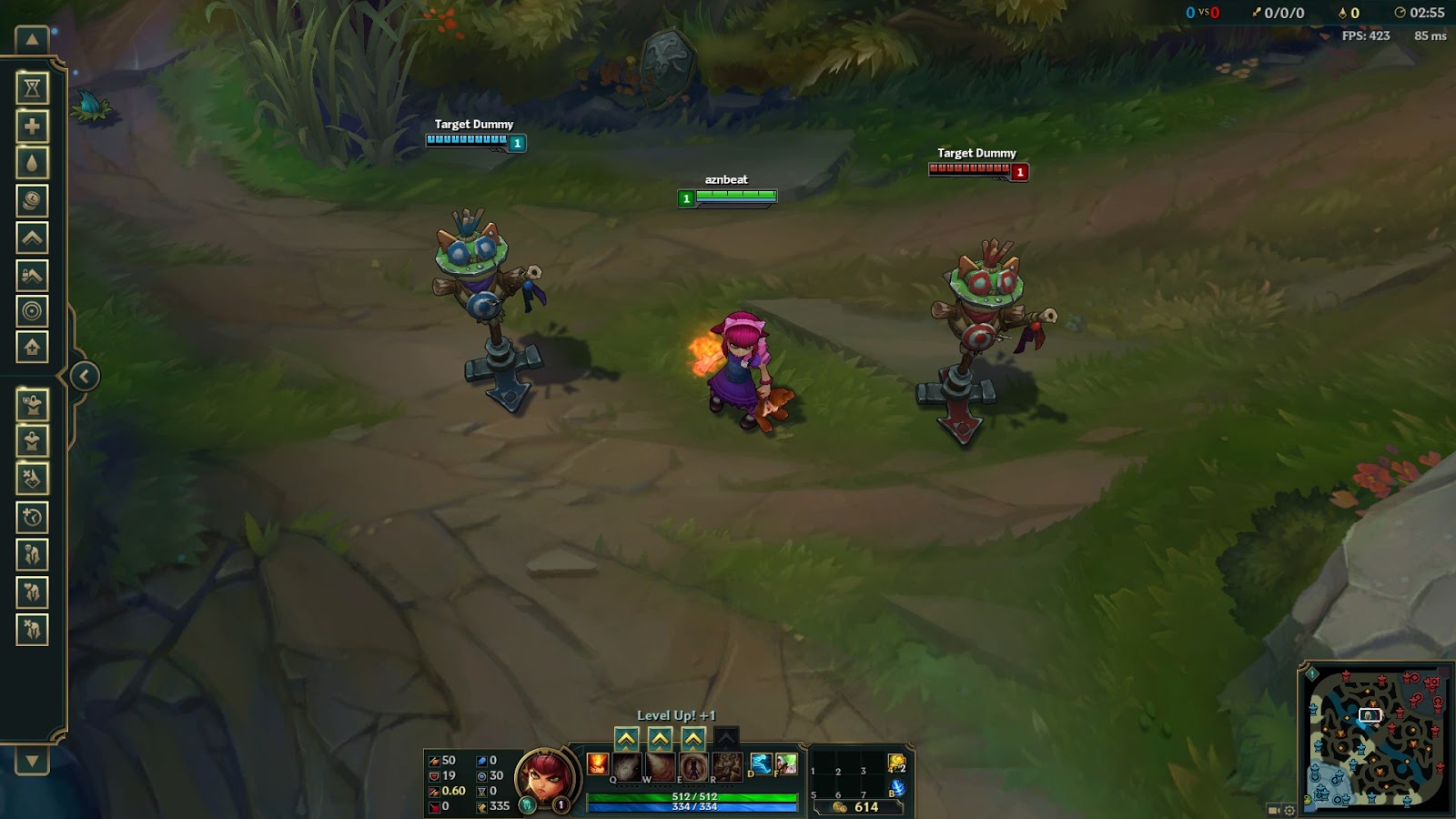Level up champion via the chevron sidebar icon
Viewport: 1456px width, 819px height.
[32, 238]
